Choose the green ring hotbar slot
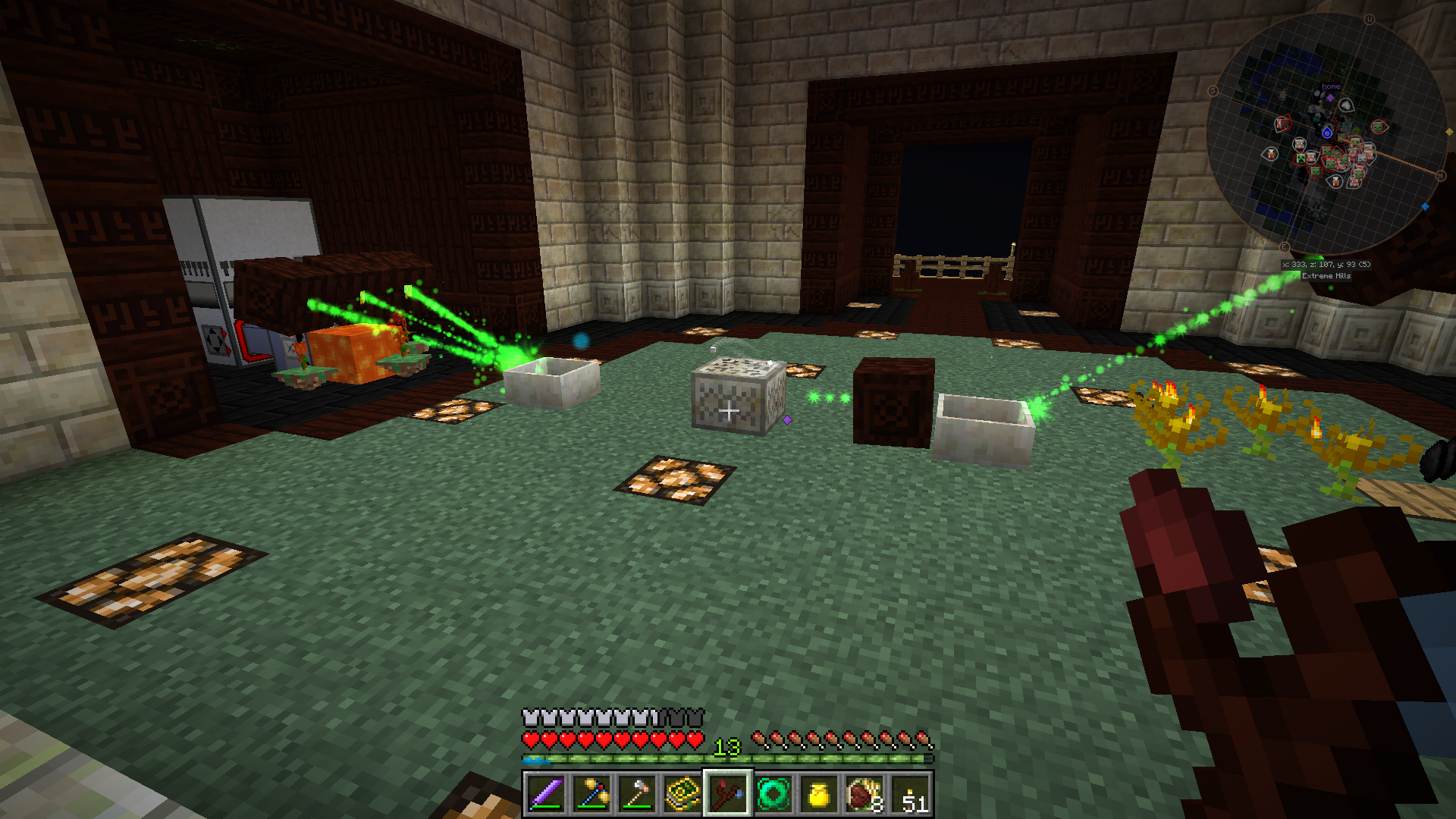The image size is (1456, 819). click(x=773, y=794)
